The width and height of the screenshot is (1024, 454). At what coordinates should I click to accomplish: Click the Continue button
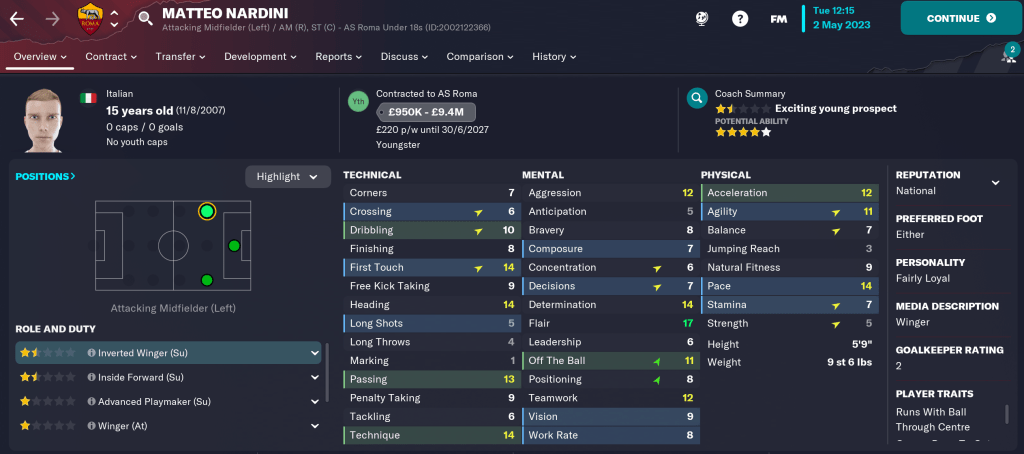[x=961, y=18]
